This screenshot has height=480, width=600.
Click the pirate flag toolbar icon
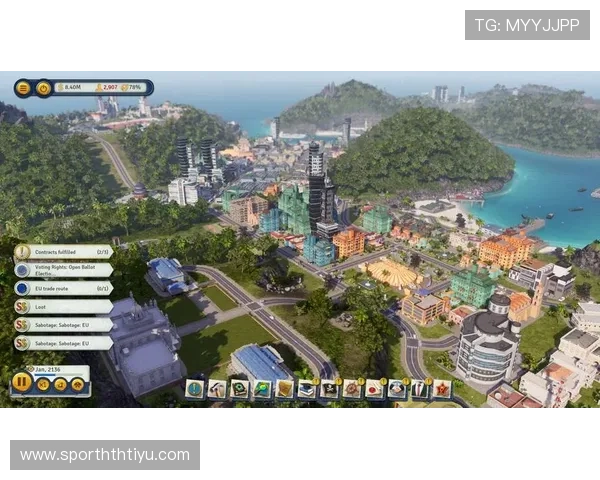click(330, 389)
